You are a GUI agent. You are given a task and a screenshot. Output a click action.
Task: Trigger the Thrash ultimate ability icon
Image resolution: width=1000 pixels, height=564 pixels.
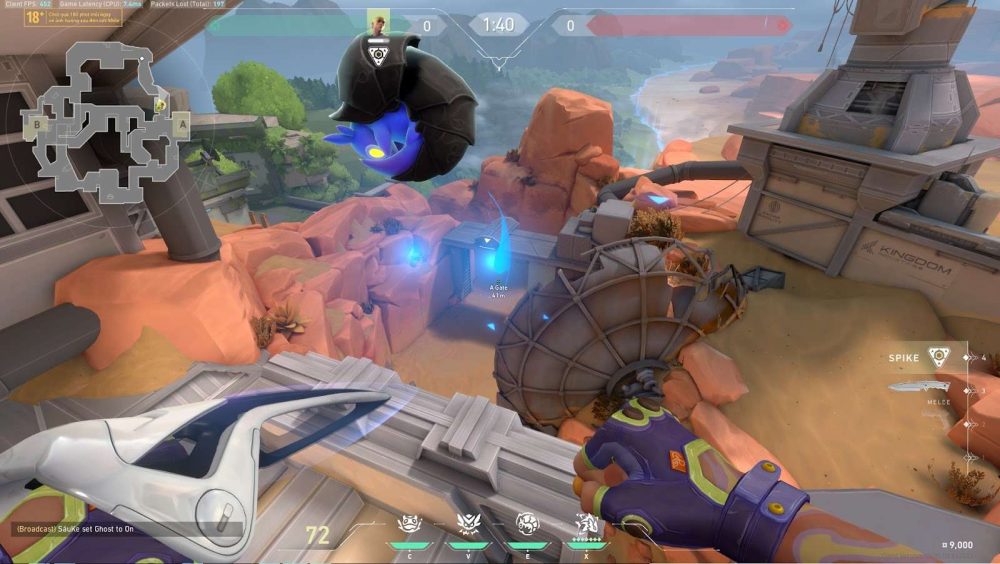point(586,524)
